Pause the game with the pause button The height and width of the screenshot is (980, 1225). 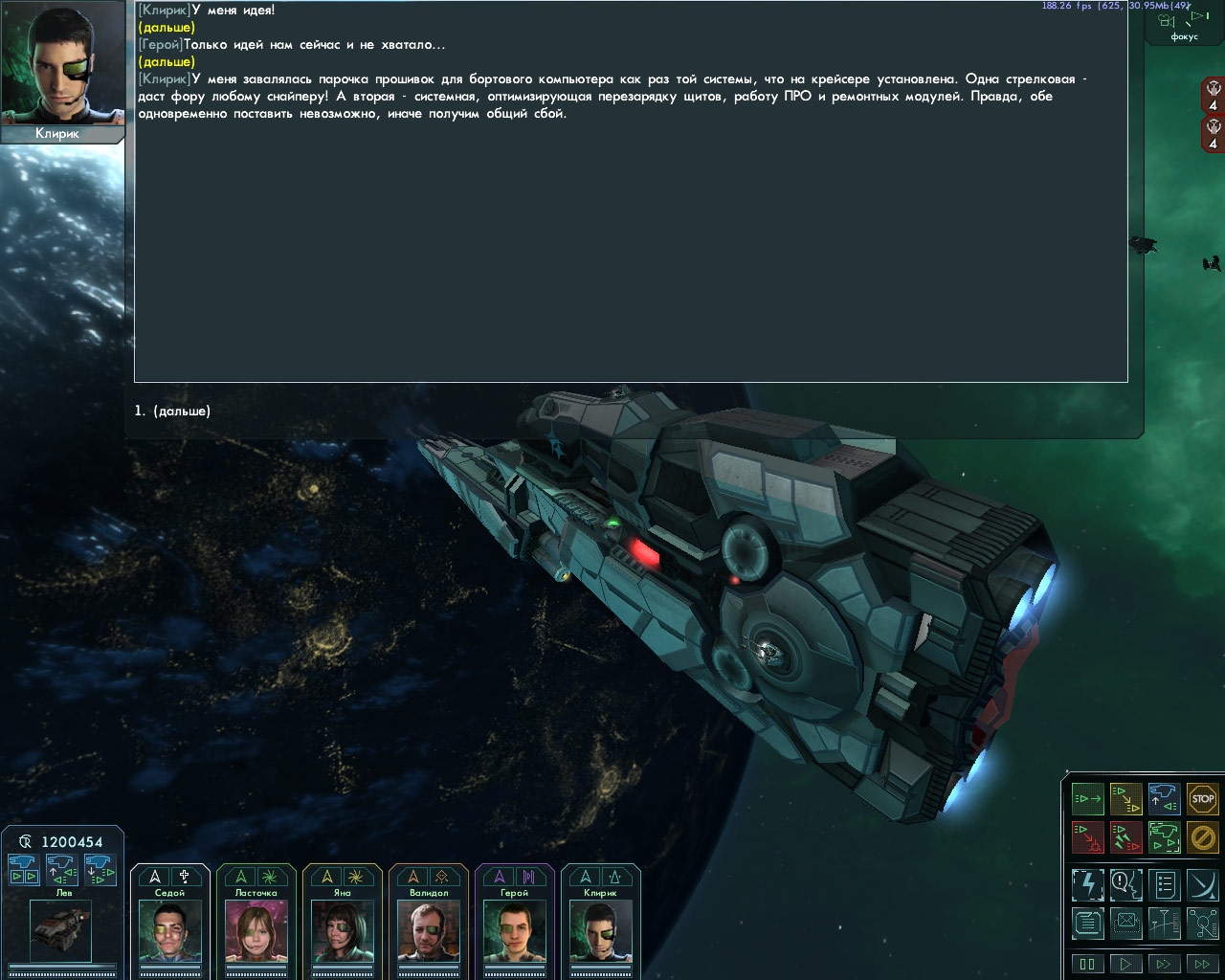[x=1087, y=964]
